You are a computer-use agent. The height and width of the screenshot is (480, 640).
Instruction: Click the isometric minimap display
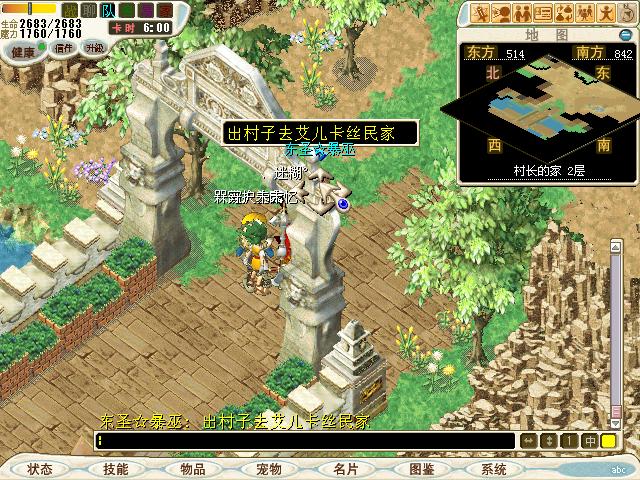[547, 107]
